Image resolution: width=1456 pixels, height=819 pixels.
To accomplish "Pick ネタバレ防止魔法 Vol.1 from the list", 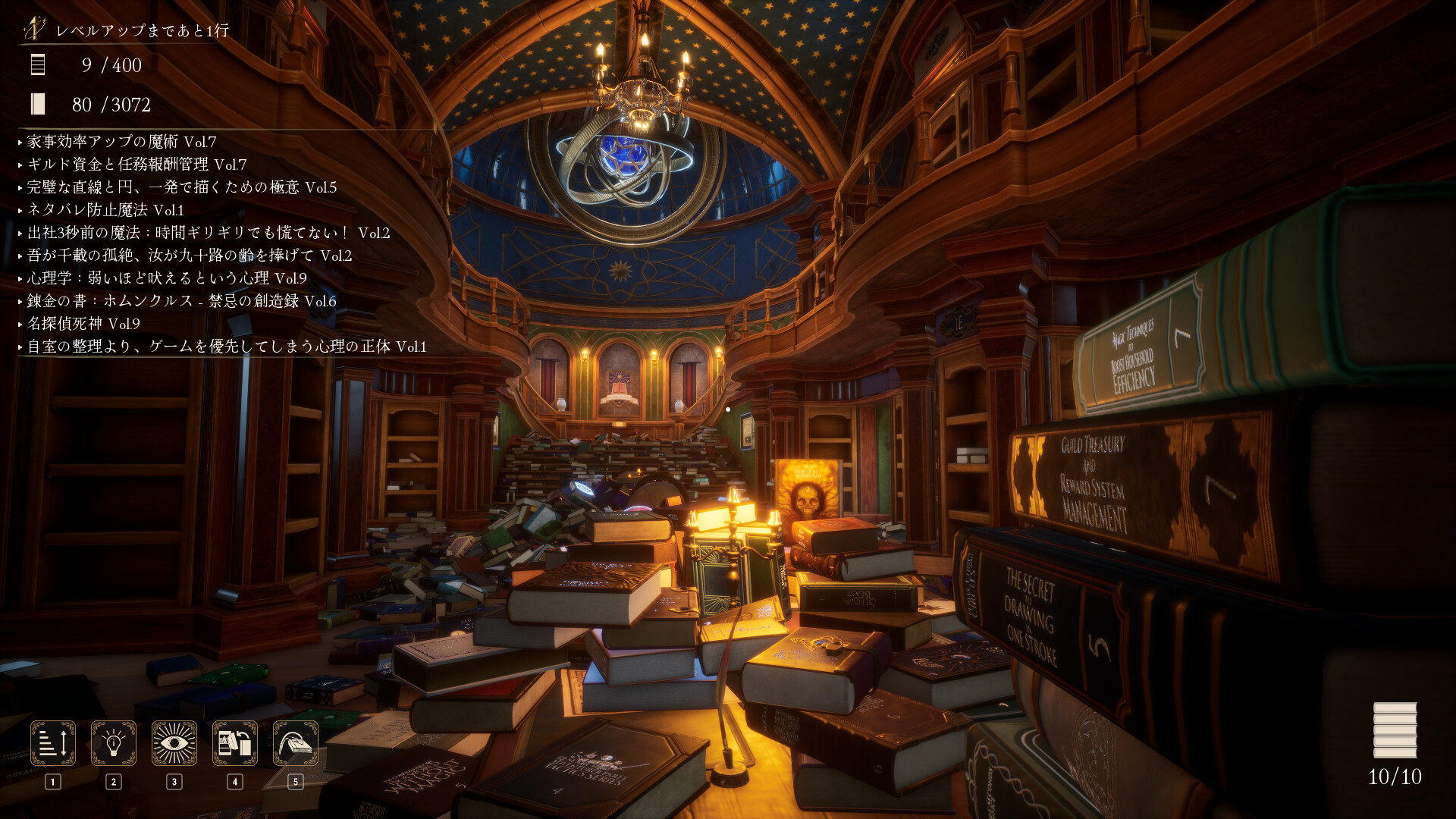I will tap(105, 210).
